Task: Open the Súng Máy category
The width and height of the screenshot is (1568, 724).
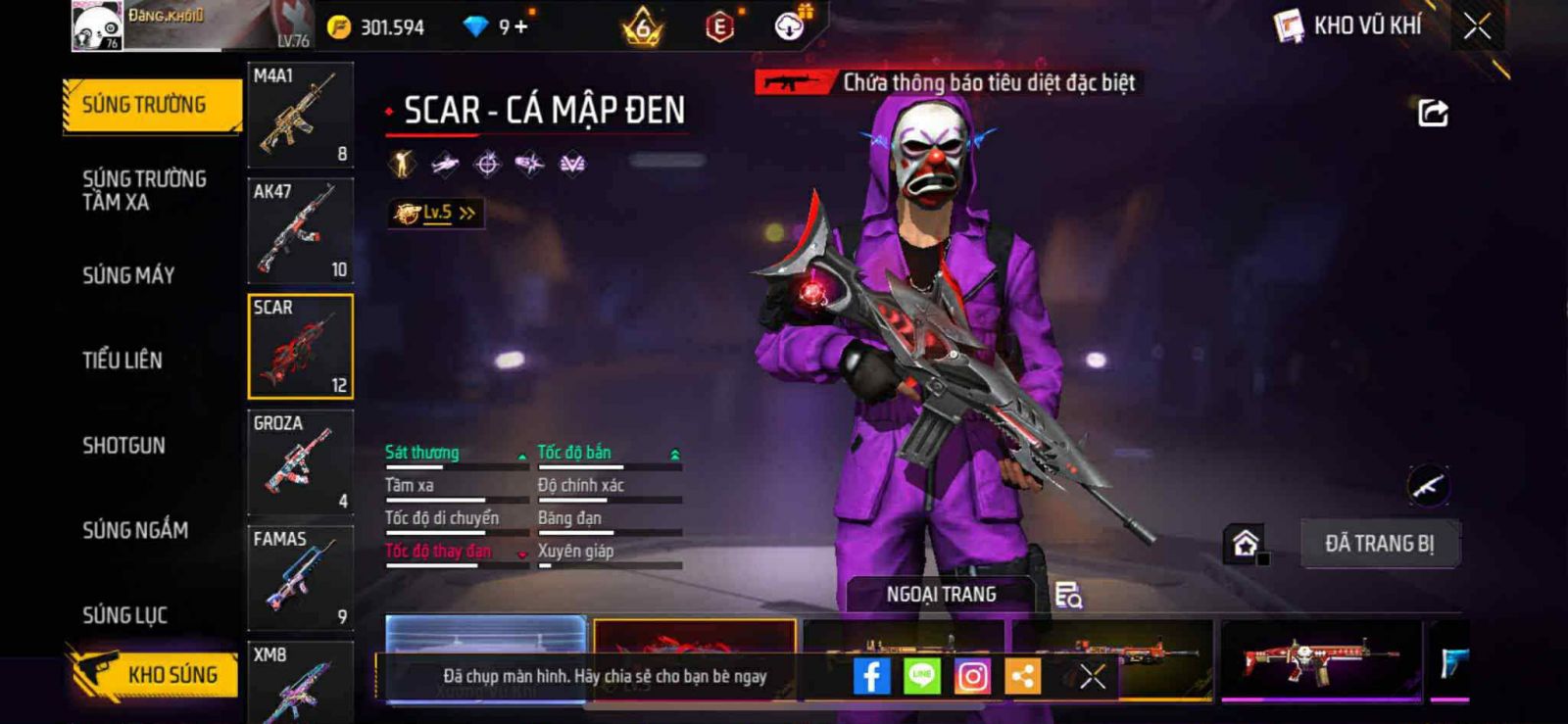Action: click(128, 275)
